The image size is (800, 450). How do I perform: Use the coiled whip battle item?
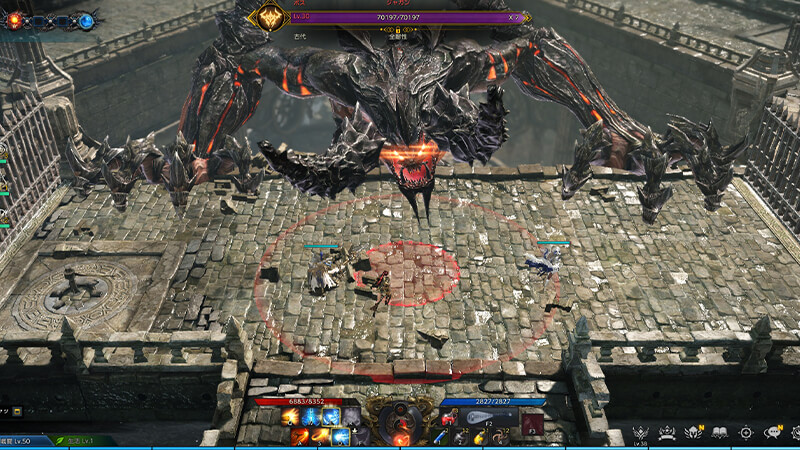(499, 437)
